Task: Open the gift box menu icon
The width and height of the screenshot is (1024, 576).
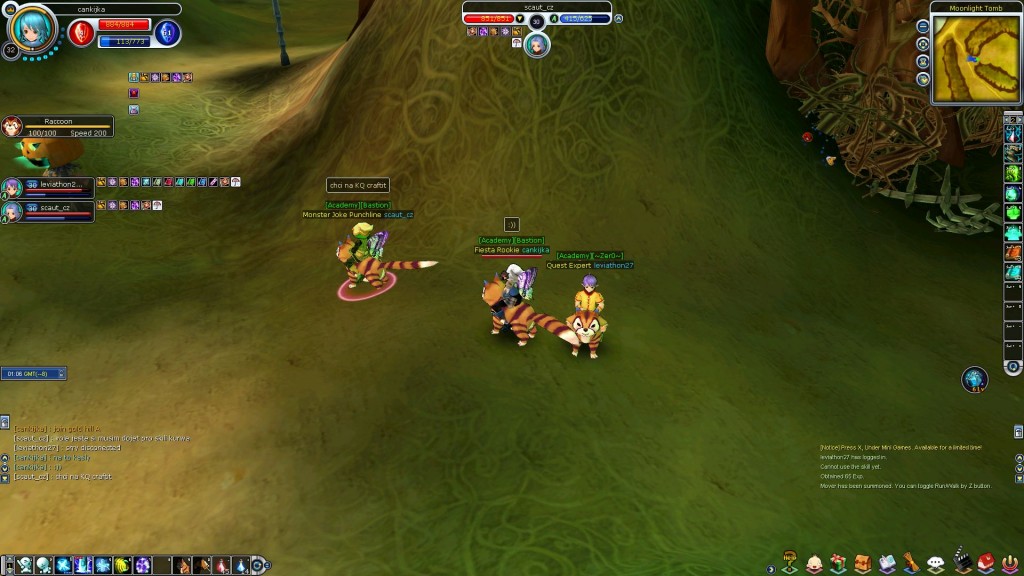Action: pyautogui.click(x=838, y=564)
